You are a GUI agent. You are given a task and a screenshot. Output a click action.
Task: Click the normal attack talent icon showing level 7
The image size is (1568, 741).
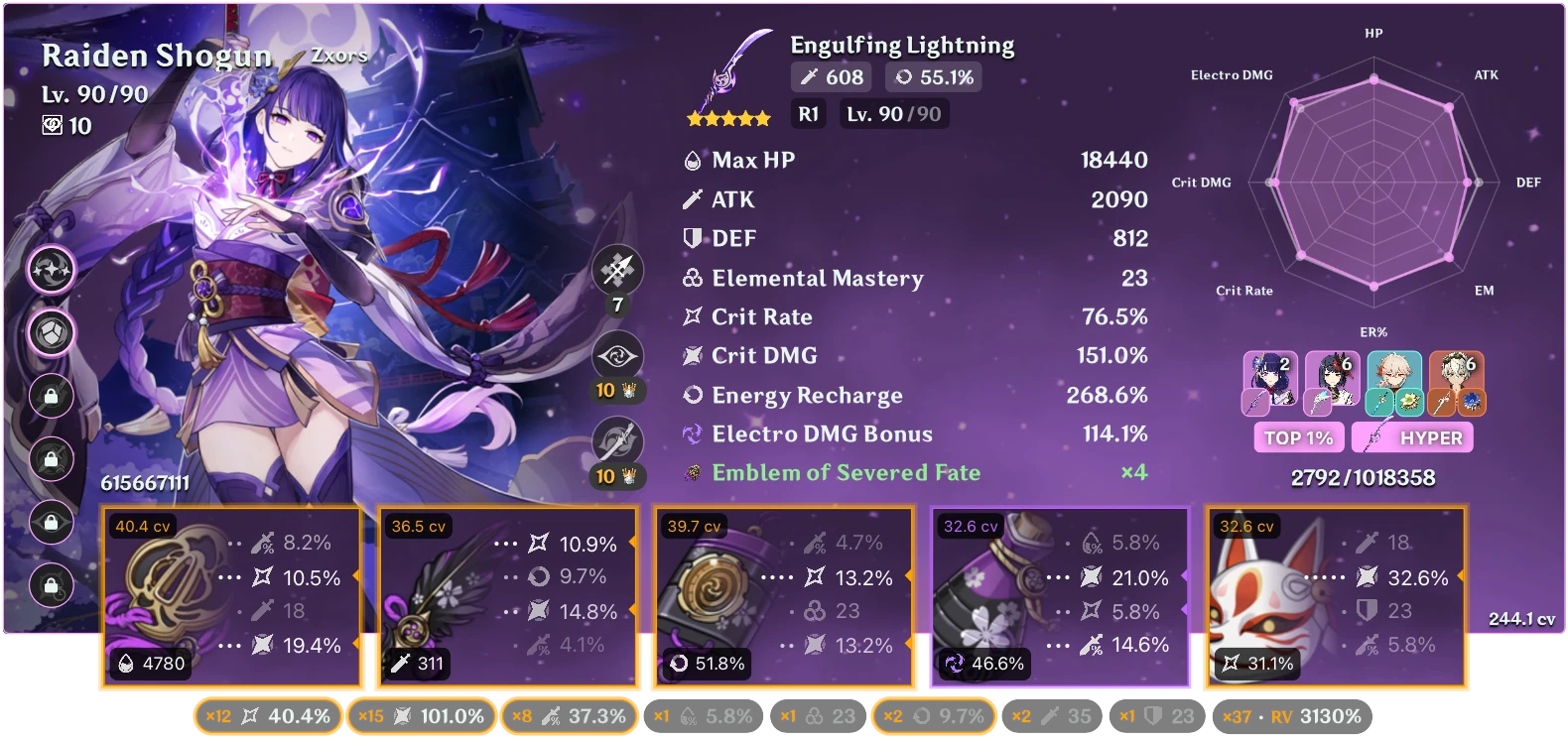pos(617,270)
